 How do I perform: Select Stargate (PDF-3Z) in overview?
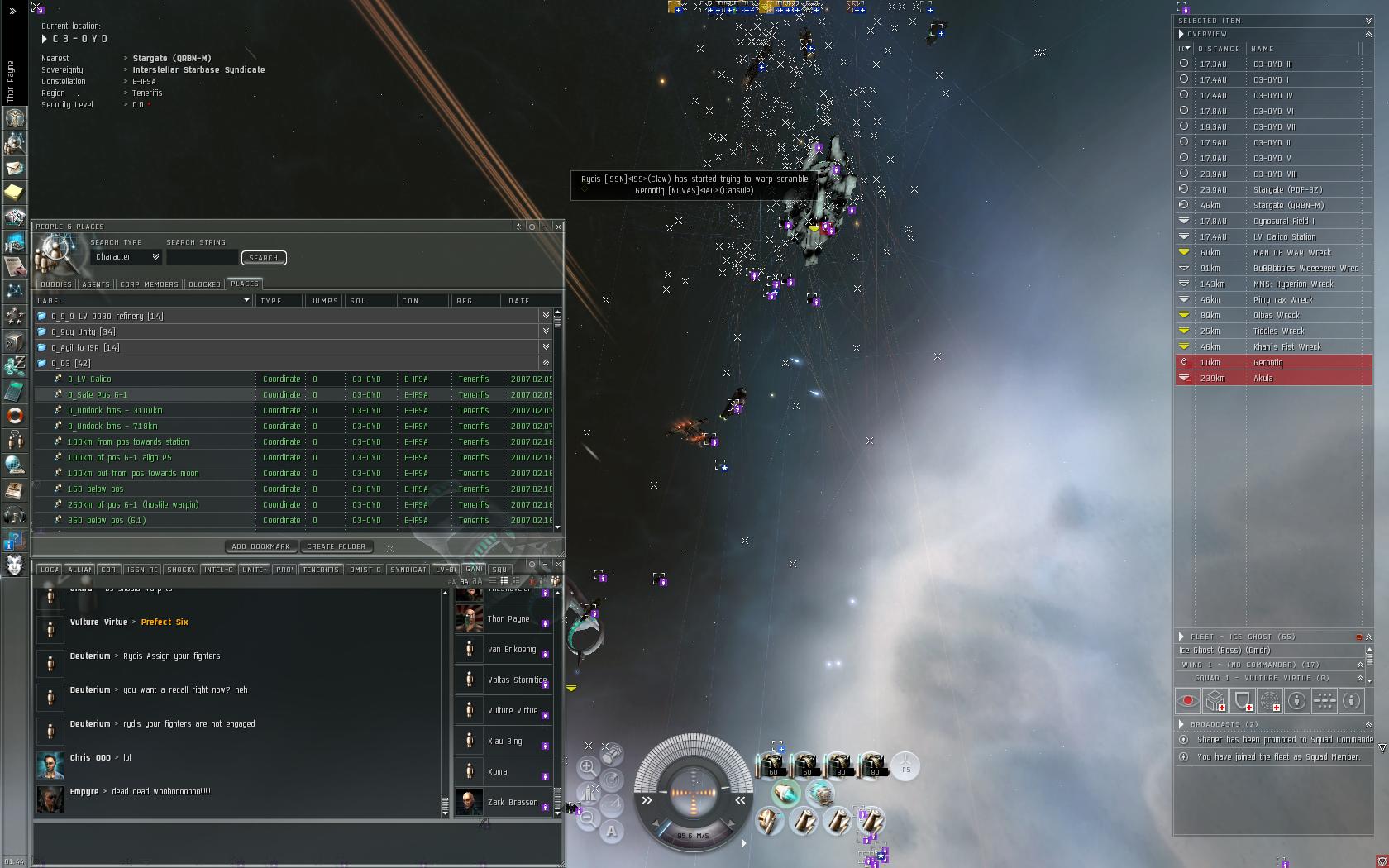tap(1287, 189)
